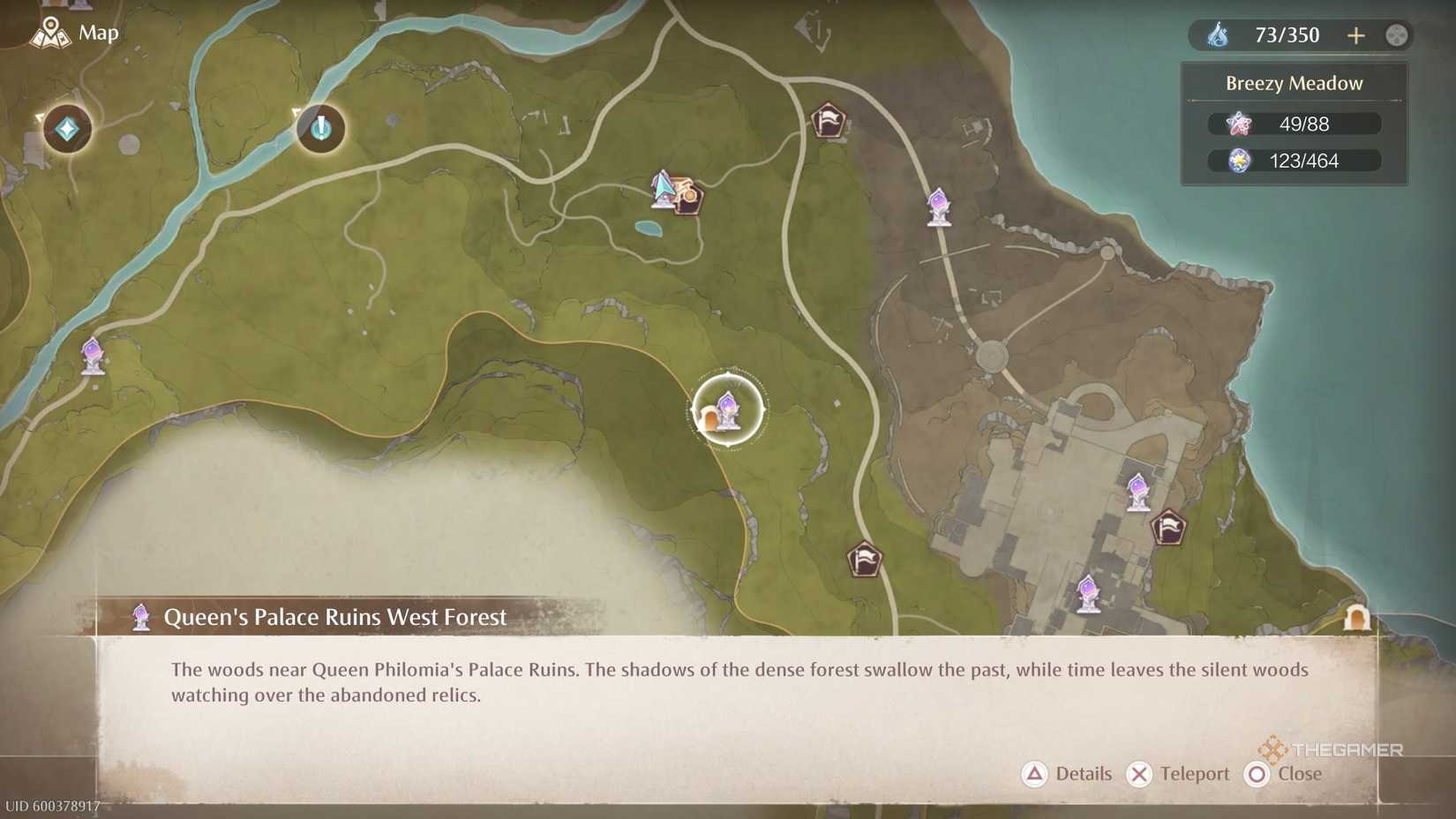This screenshot has height=819, width=1456.
Task: Click the lower flag marker below the selected waypoint
Action: pos(866,560)
